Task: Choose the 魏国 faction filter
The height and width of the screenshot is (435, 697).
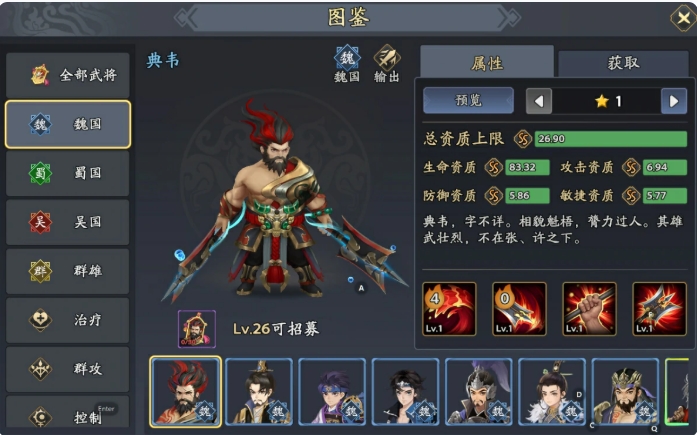Action: (68, 124)
